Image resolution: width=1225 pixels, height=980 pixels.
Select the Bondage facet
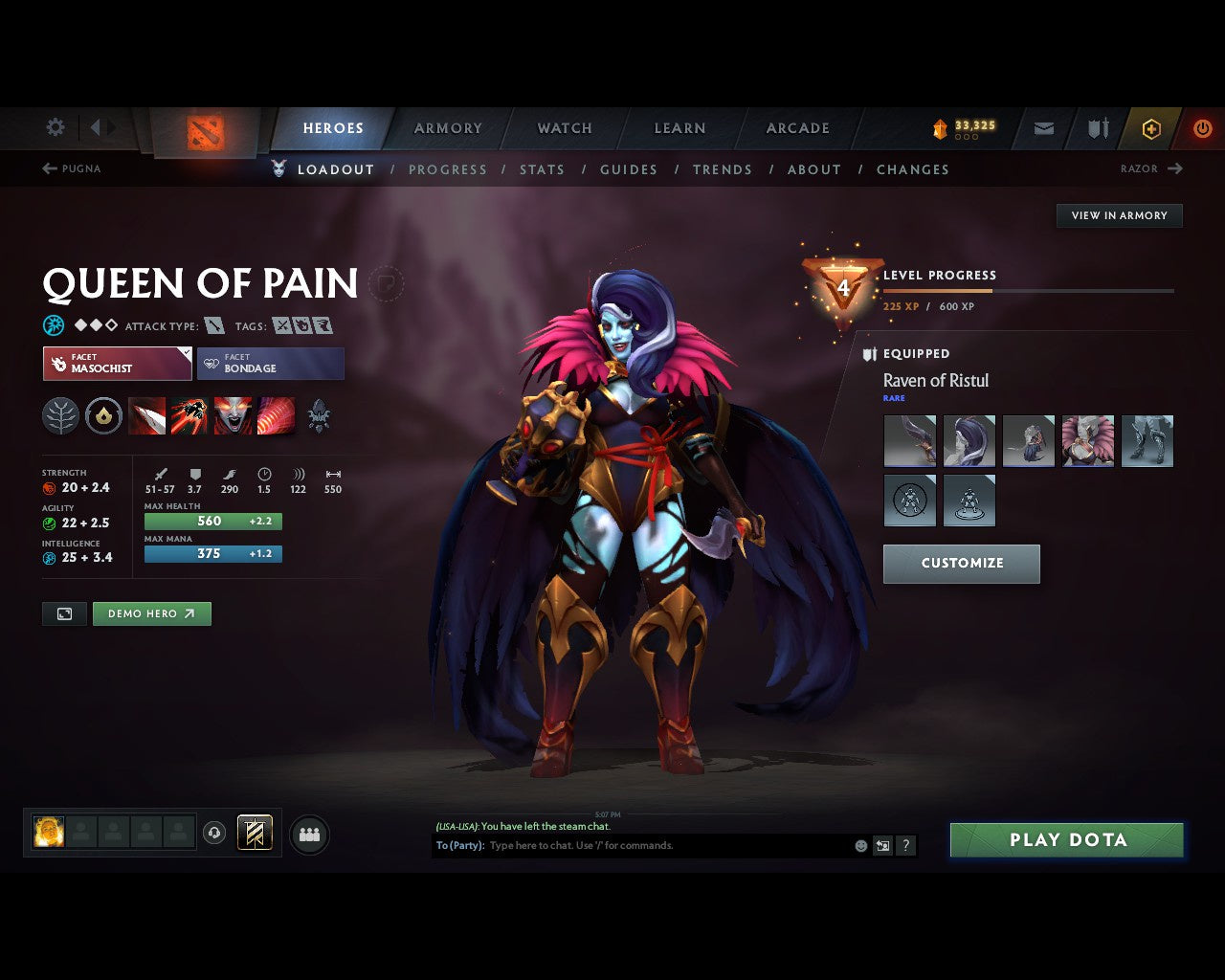tap(271, 364)
